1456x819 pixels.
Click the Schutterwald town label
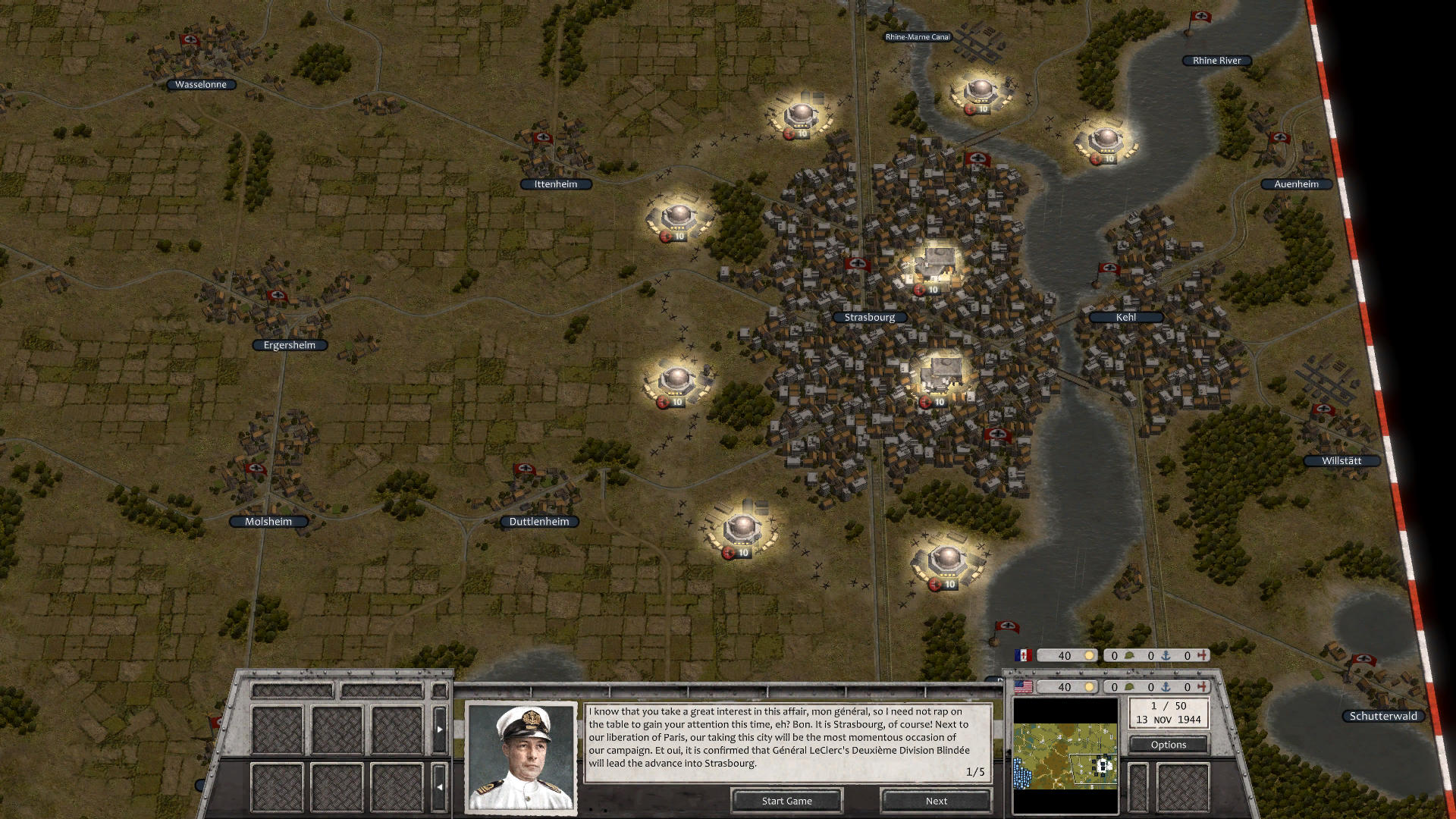(1383, 715)
